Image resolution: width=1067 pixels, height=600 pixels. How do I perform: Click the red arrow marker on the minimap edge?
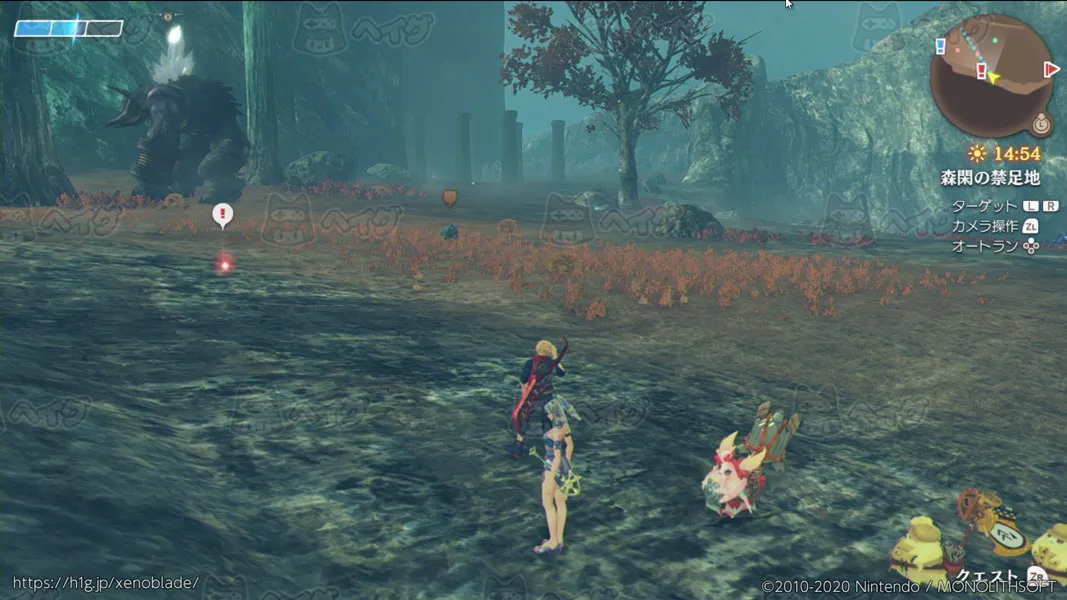click(x=1050, y=69)
